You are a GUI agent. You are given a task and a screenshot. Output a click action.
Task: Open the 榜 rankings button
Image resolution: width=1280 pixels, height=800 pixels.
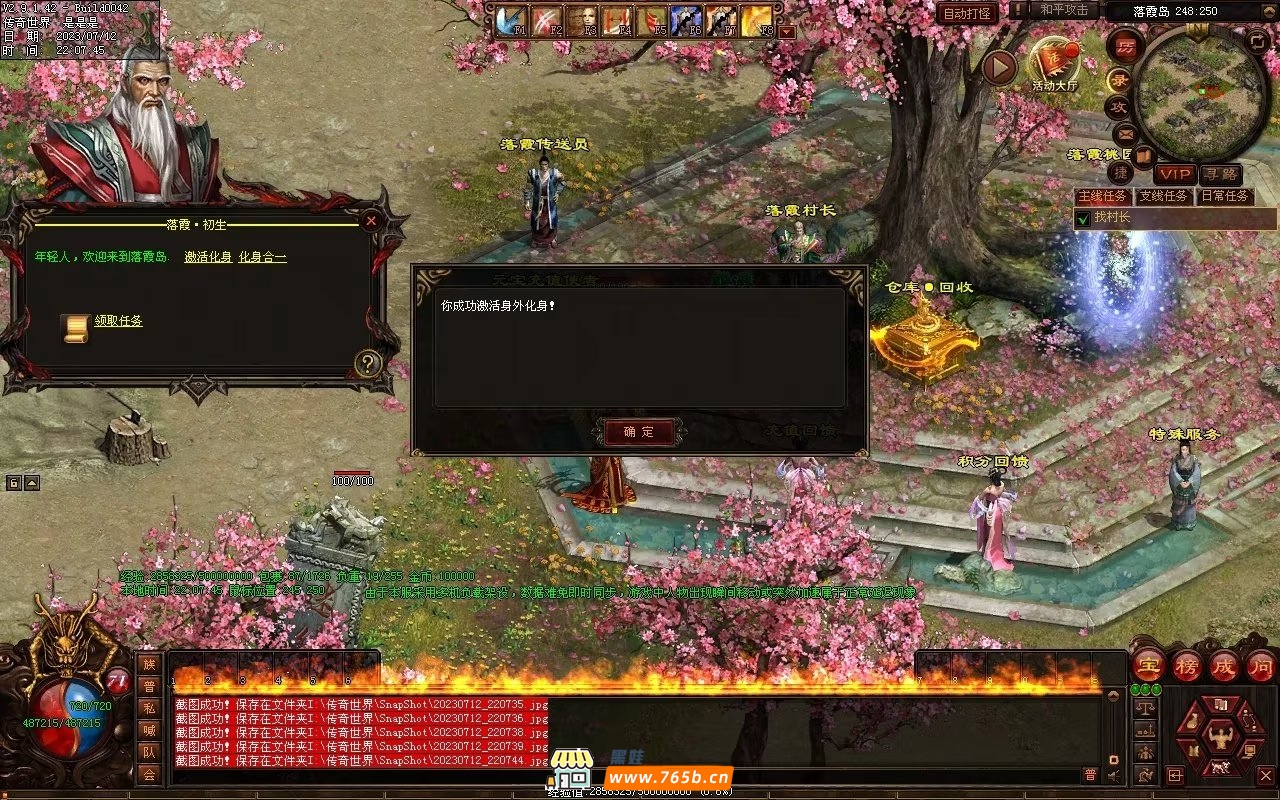point(1187,666)
